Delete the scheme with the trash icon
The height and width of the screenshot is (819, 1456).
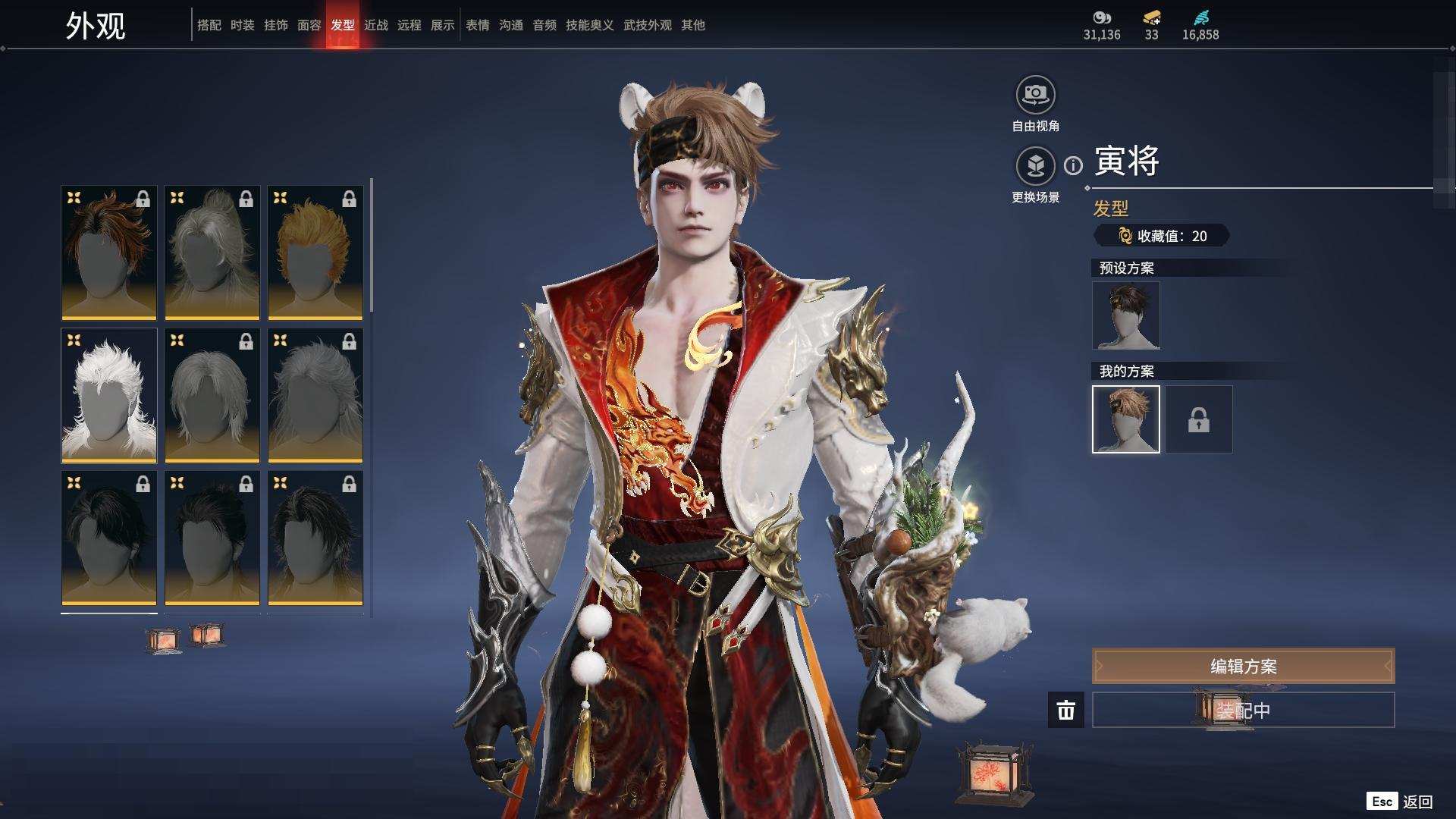(1066, 710)
